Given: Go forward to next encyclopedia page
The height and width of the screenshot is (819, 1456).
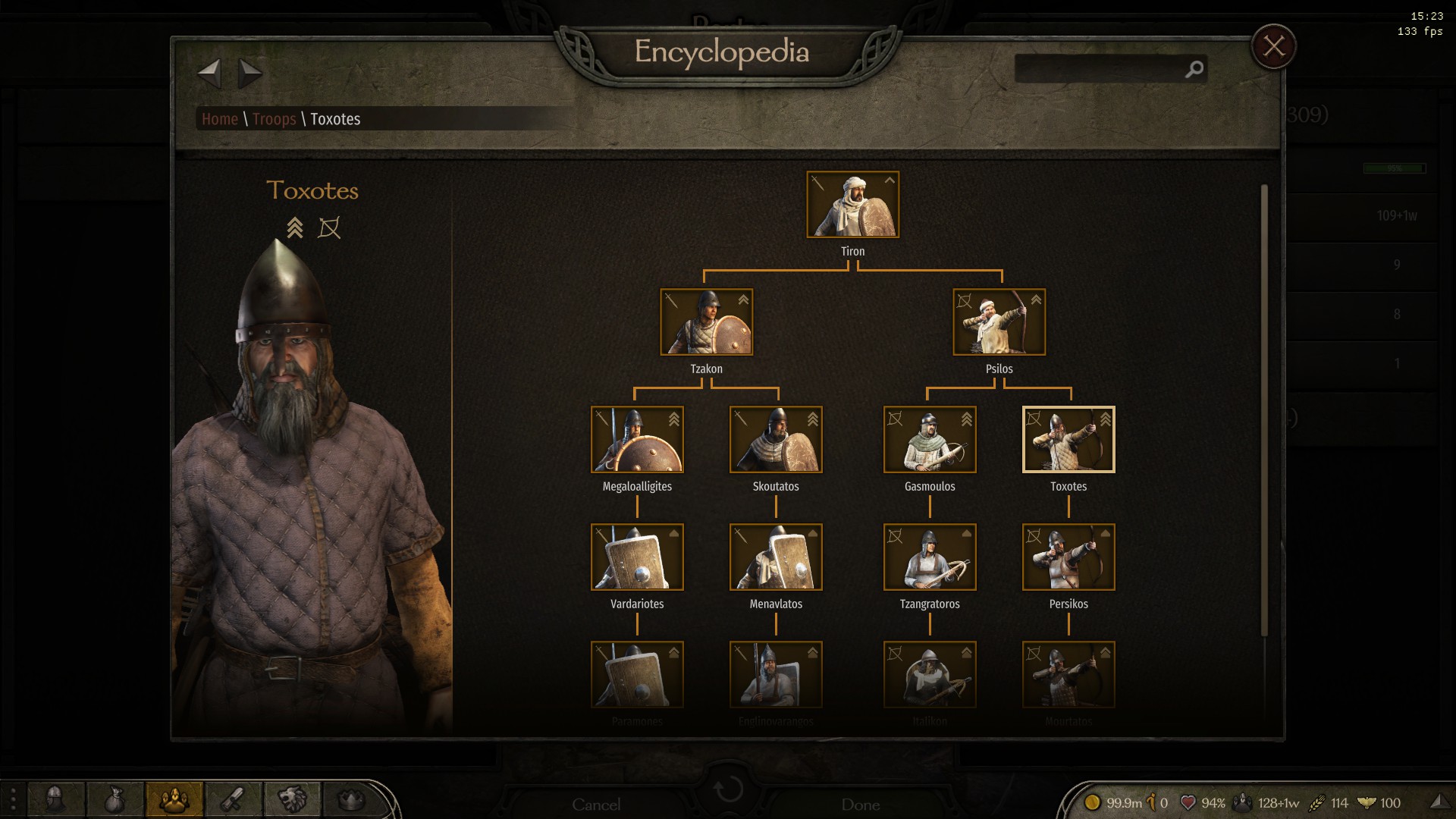Looking at the screenshot, I should pyautogui.click(x=249, y=74).
